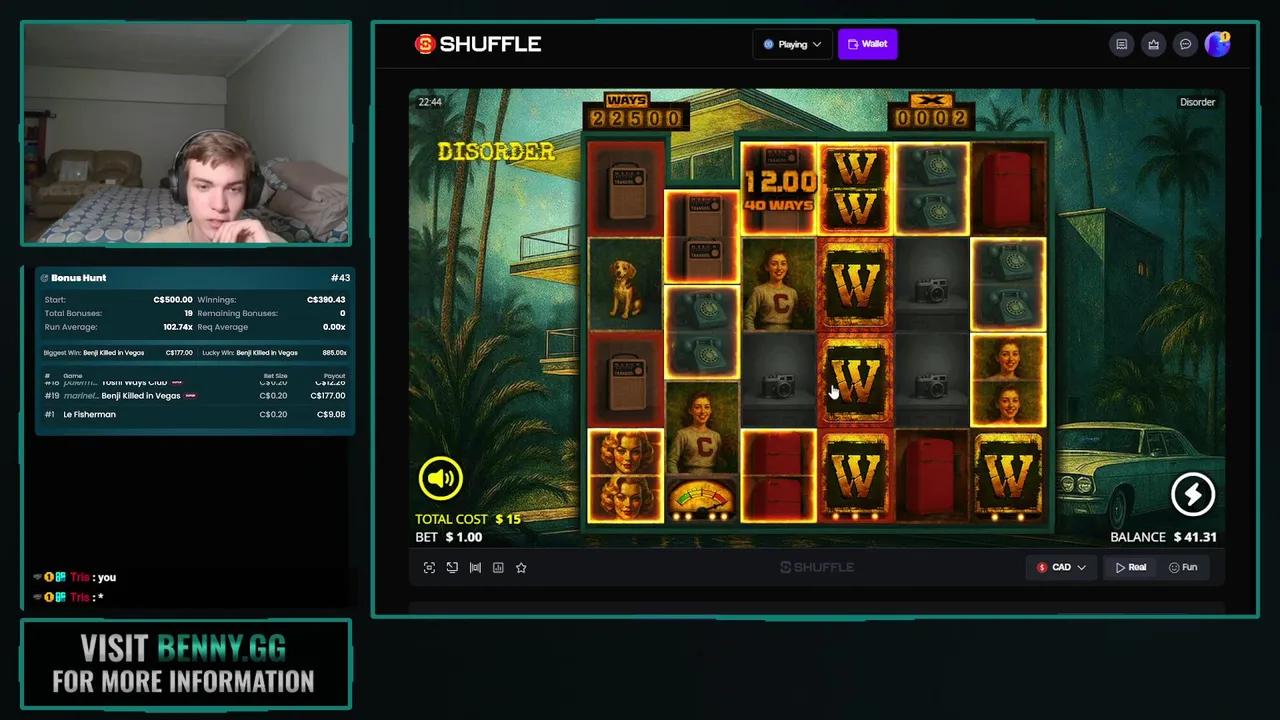Switch to Real money mode

[1131, 567]
